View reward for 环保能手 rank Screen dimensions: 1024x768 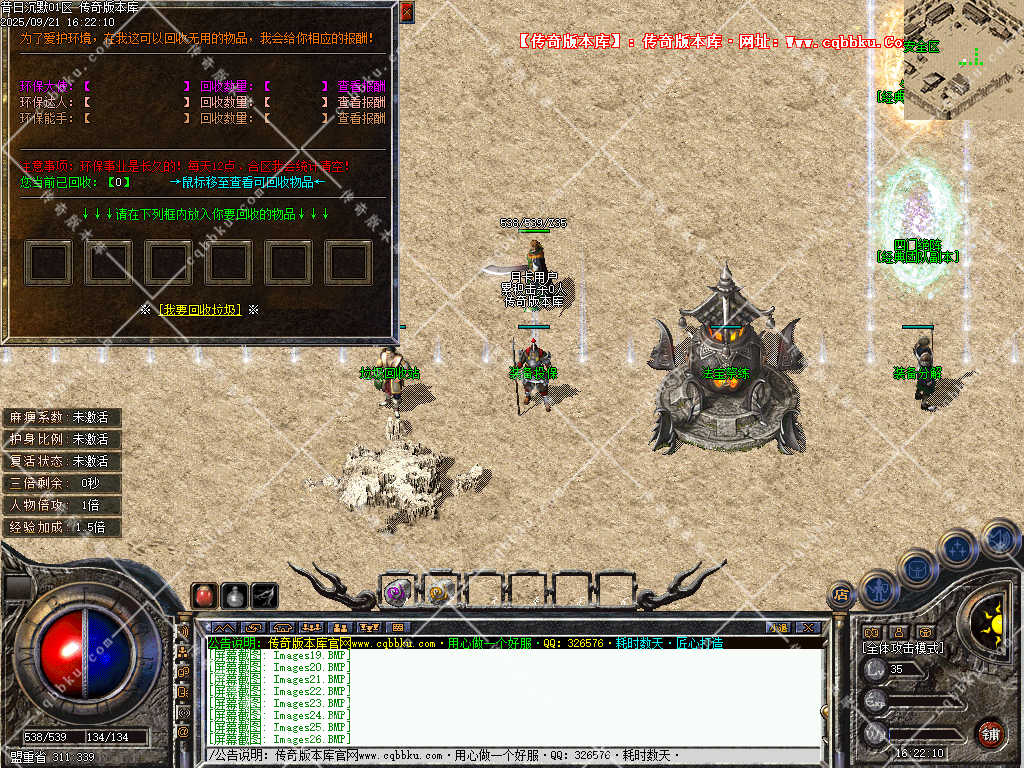pos(361,118)
